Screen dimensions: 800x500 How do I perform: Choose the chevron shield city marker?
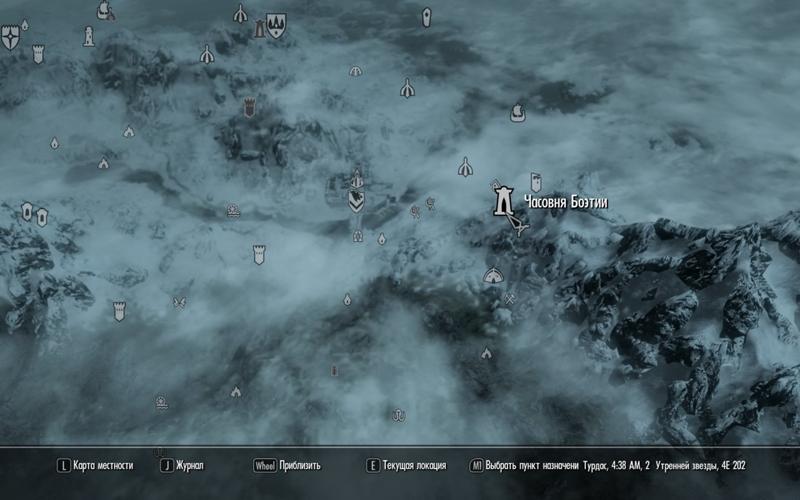[356, 201]
